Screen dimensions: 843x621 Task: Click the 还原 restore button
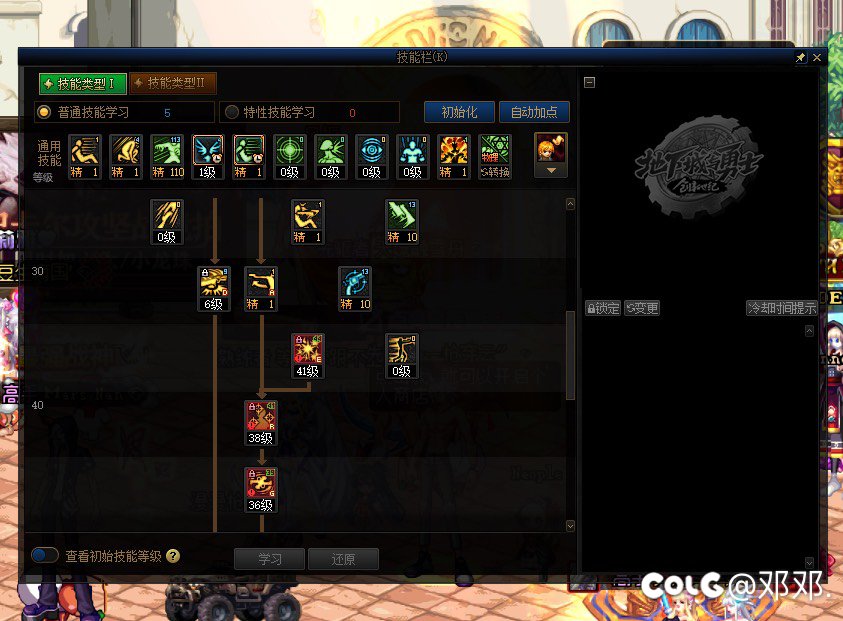[x=343, y=559]
